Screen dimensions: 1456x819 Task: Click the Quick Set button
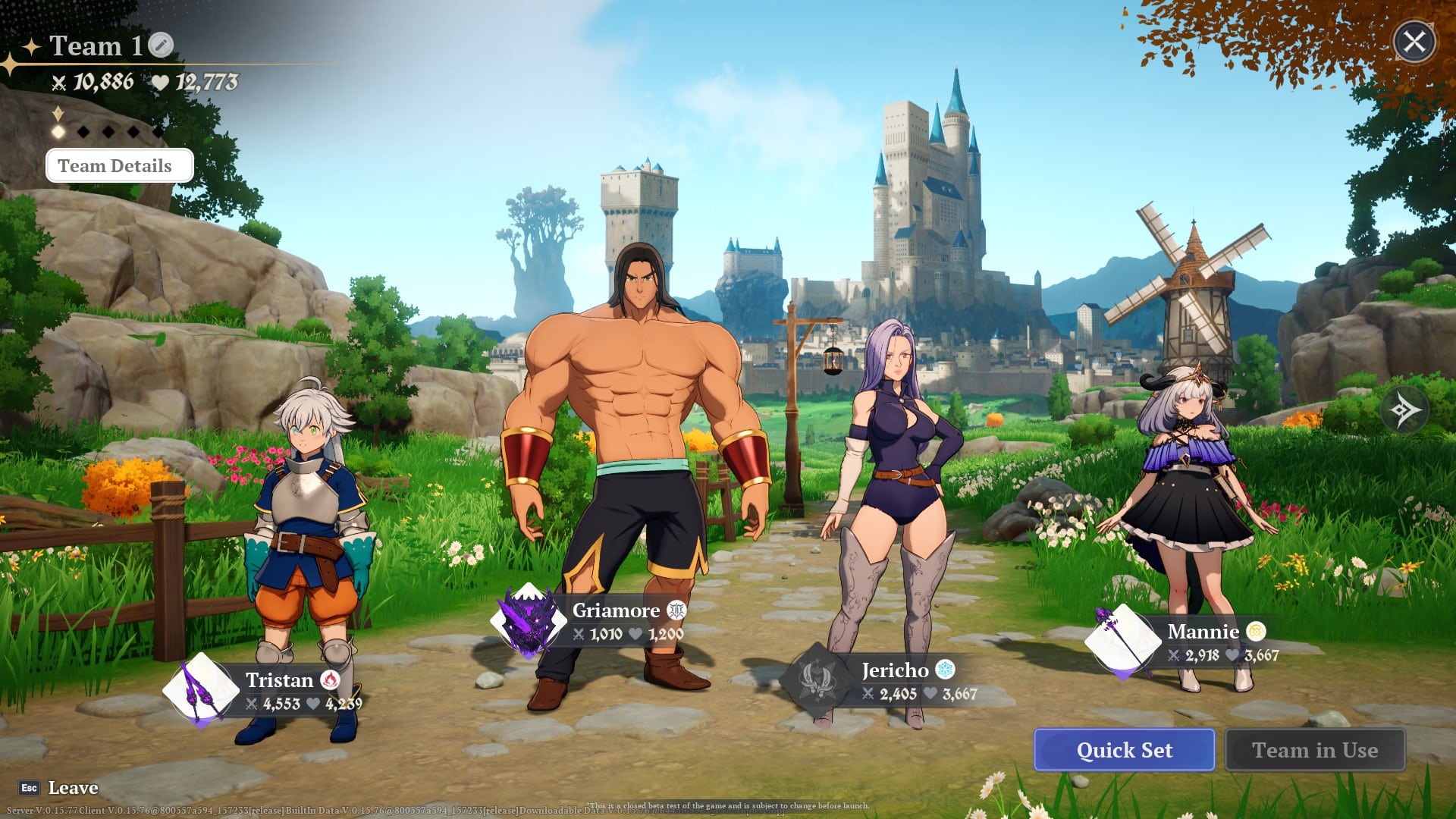pyautogui.click(x=1124, y=750)
